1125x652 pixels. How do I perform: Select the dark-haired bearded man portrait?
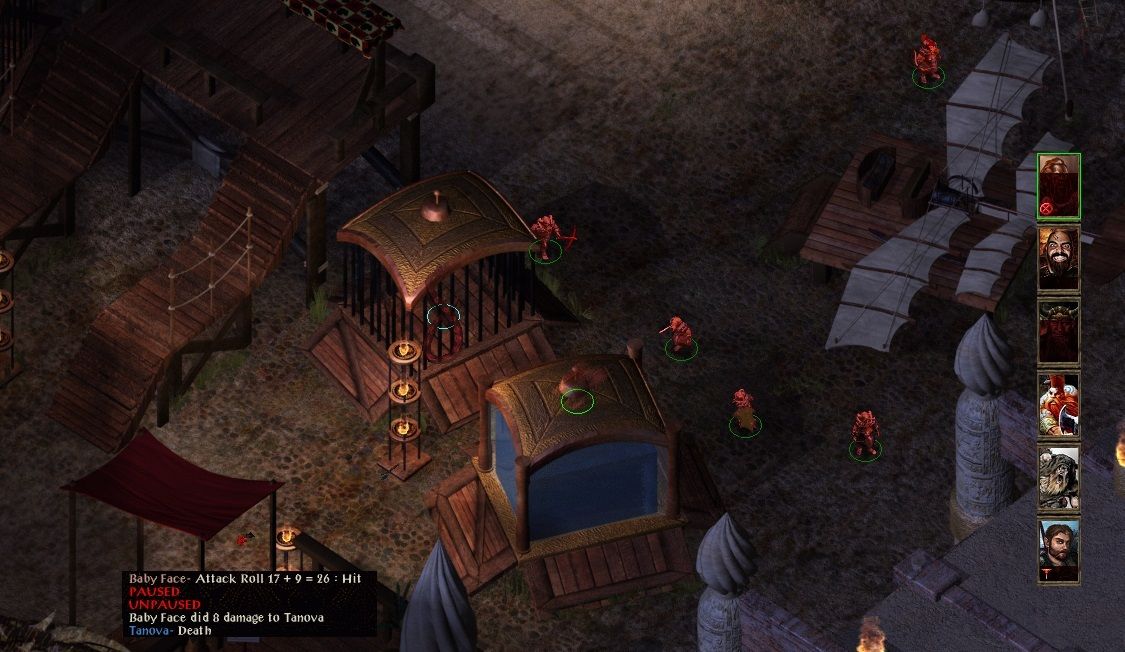tap(1058, 550)
